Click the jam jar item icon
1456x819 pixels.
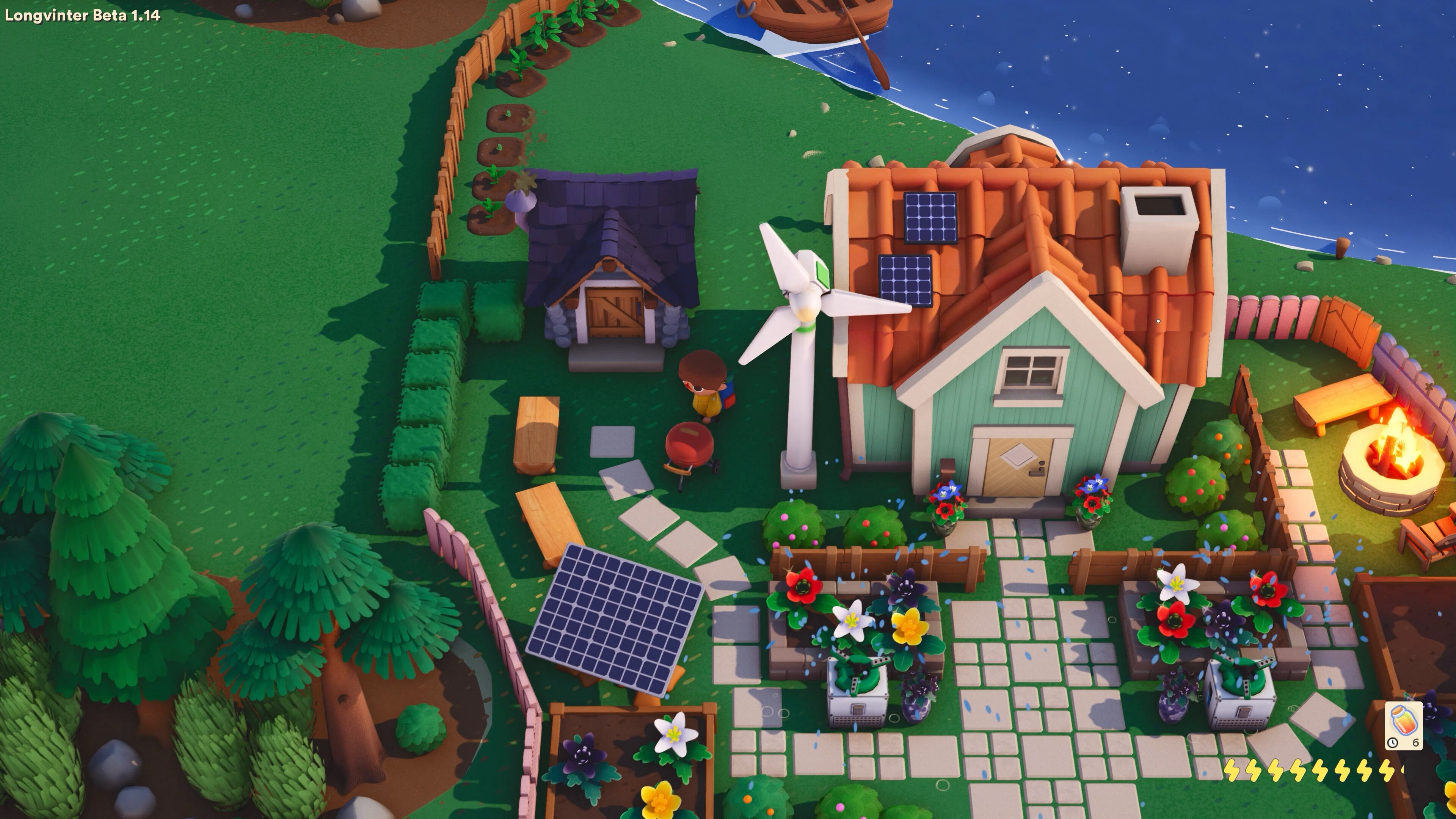(1404, 721)
